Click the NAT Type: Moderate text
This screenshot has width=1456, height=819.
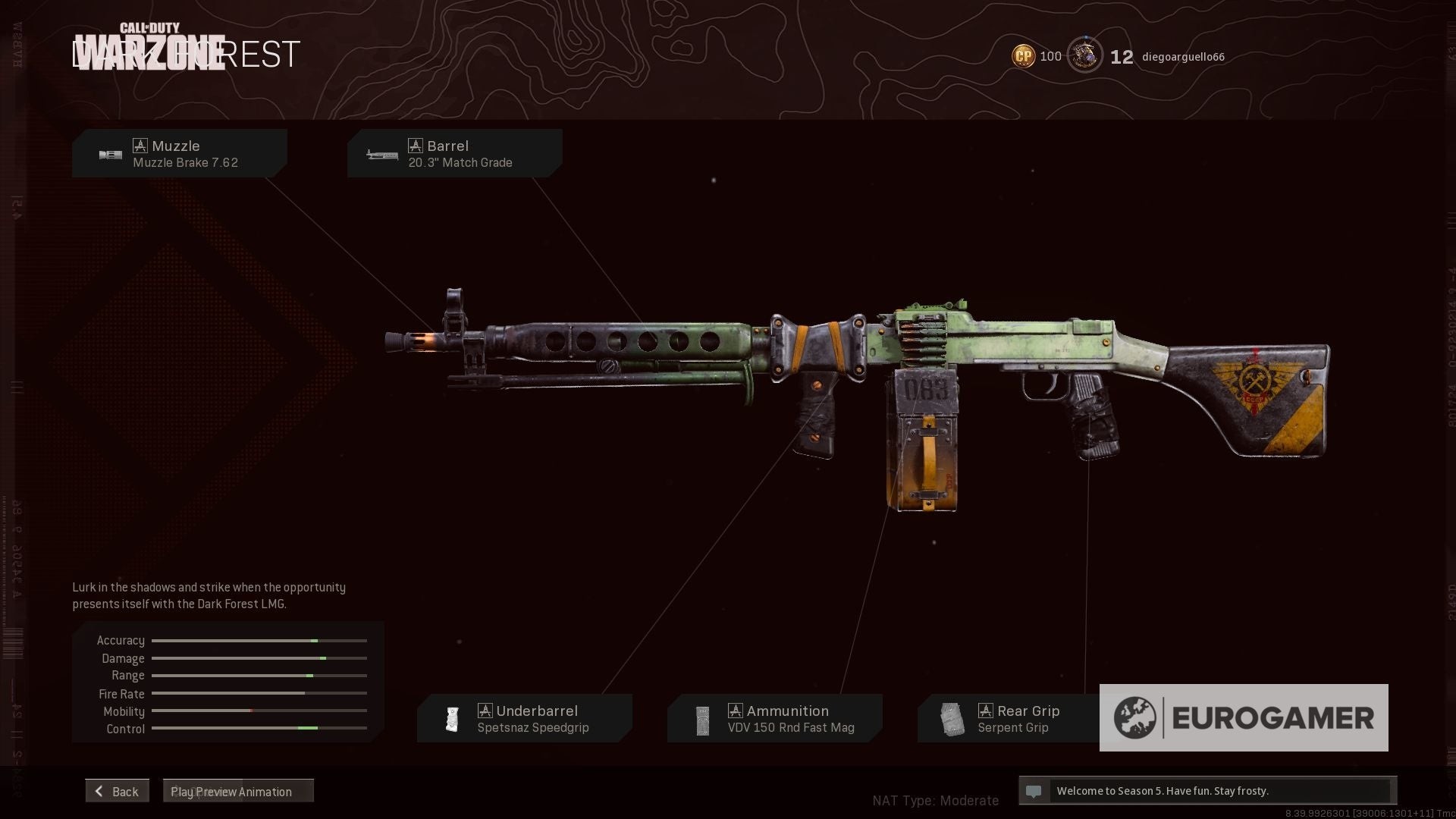point(936,800)
